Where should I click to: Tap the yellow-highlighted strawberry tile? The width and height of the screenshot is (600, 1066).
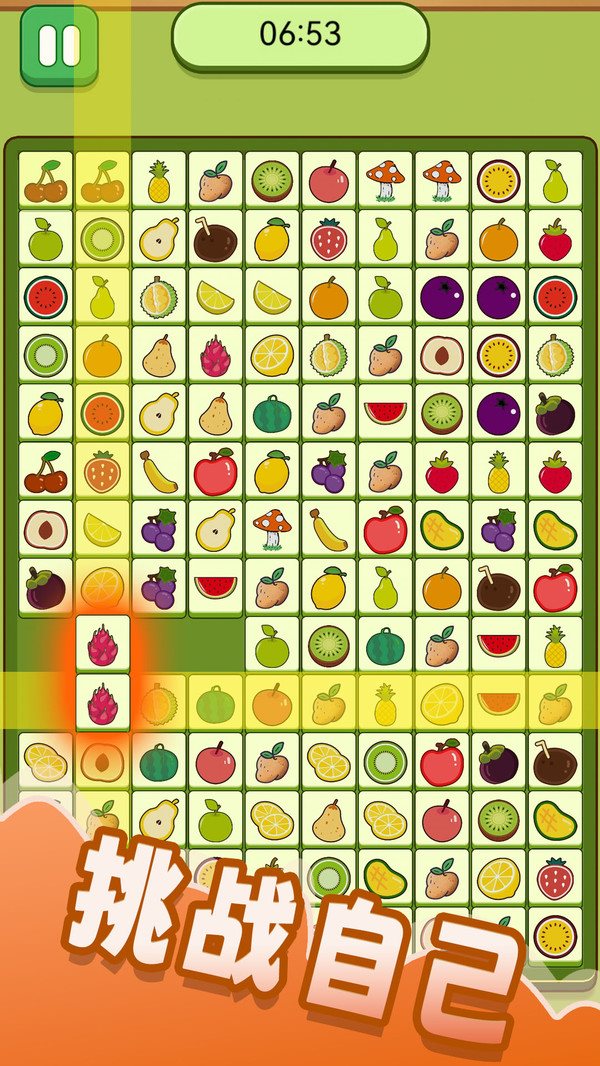pos(102,470)
